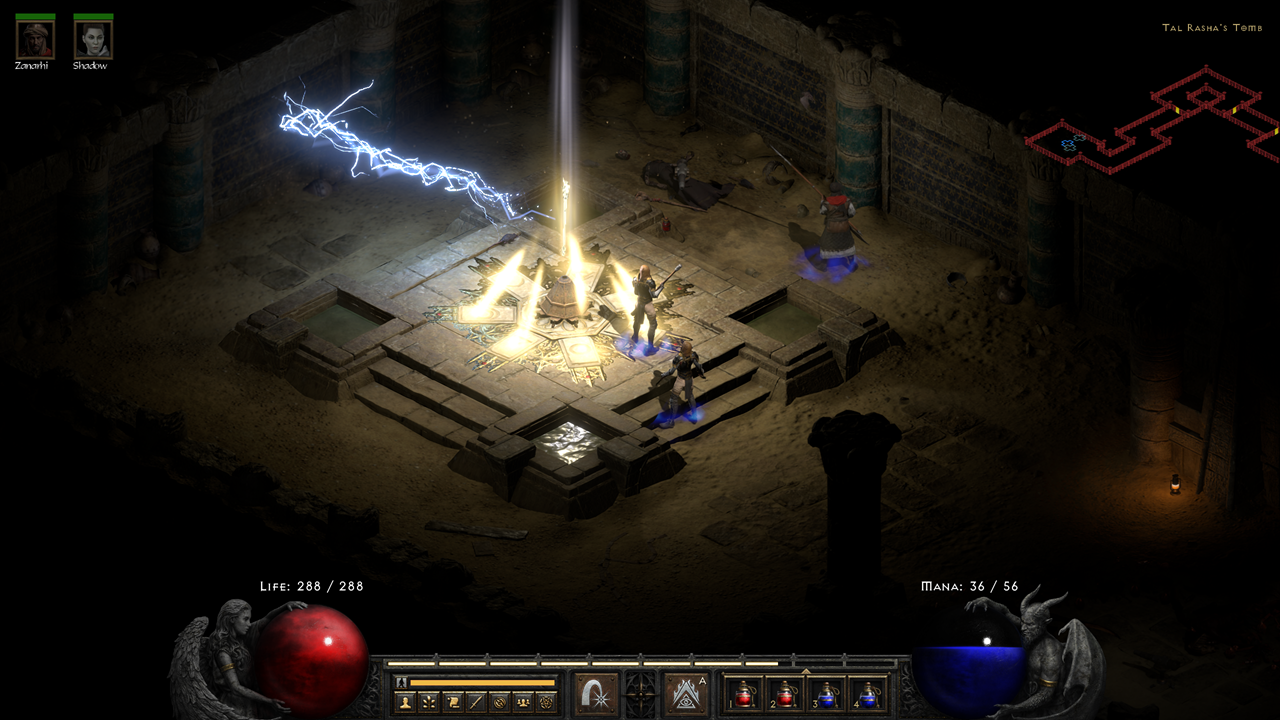The image size is (1280, 720).
Task: Use the healing potion in belt slot 1
Action: [x=745, y=693]
